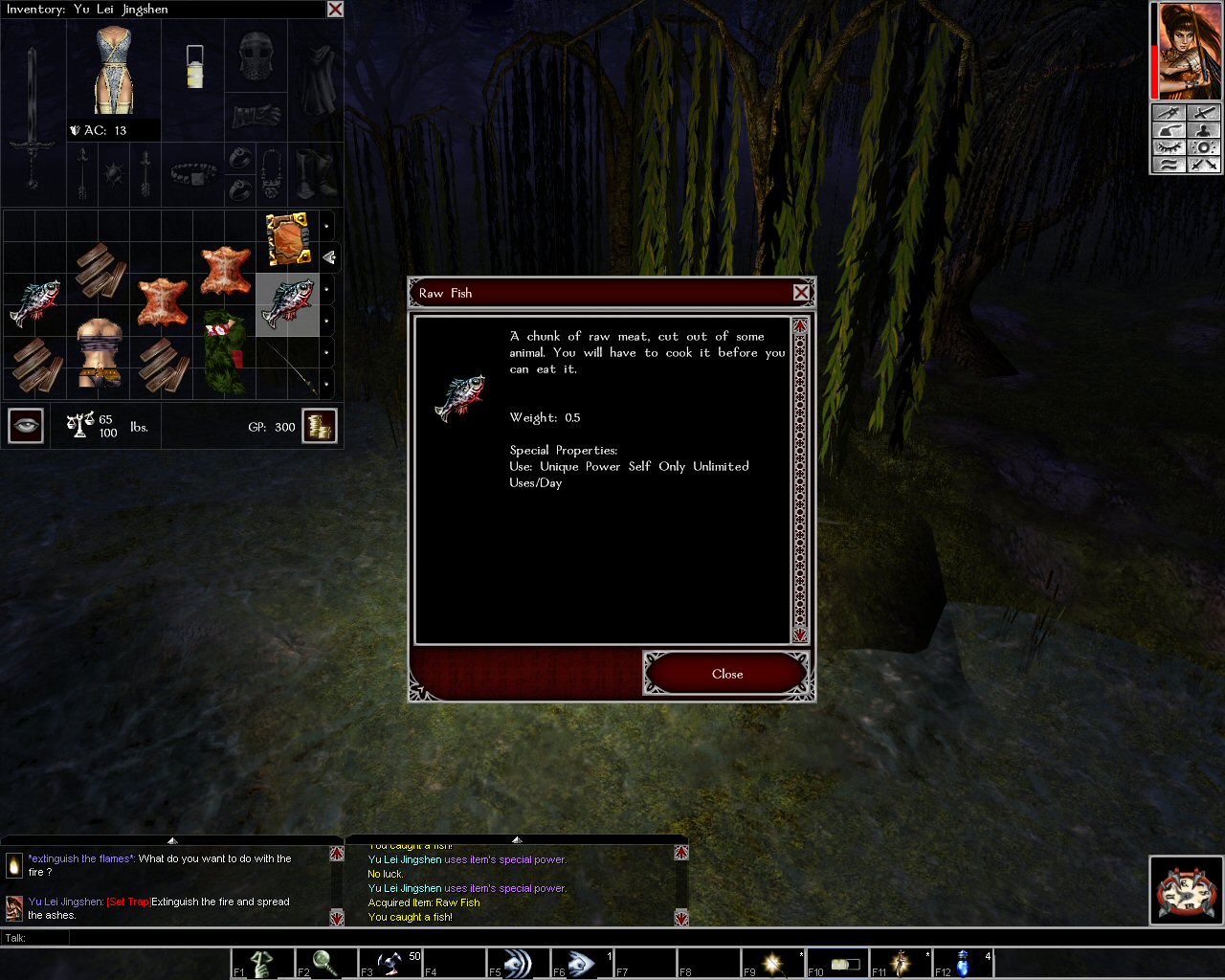
Task: Activate the silence gesture in F1 slot
Action: point(262,962)
